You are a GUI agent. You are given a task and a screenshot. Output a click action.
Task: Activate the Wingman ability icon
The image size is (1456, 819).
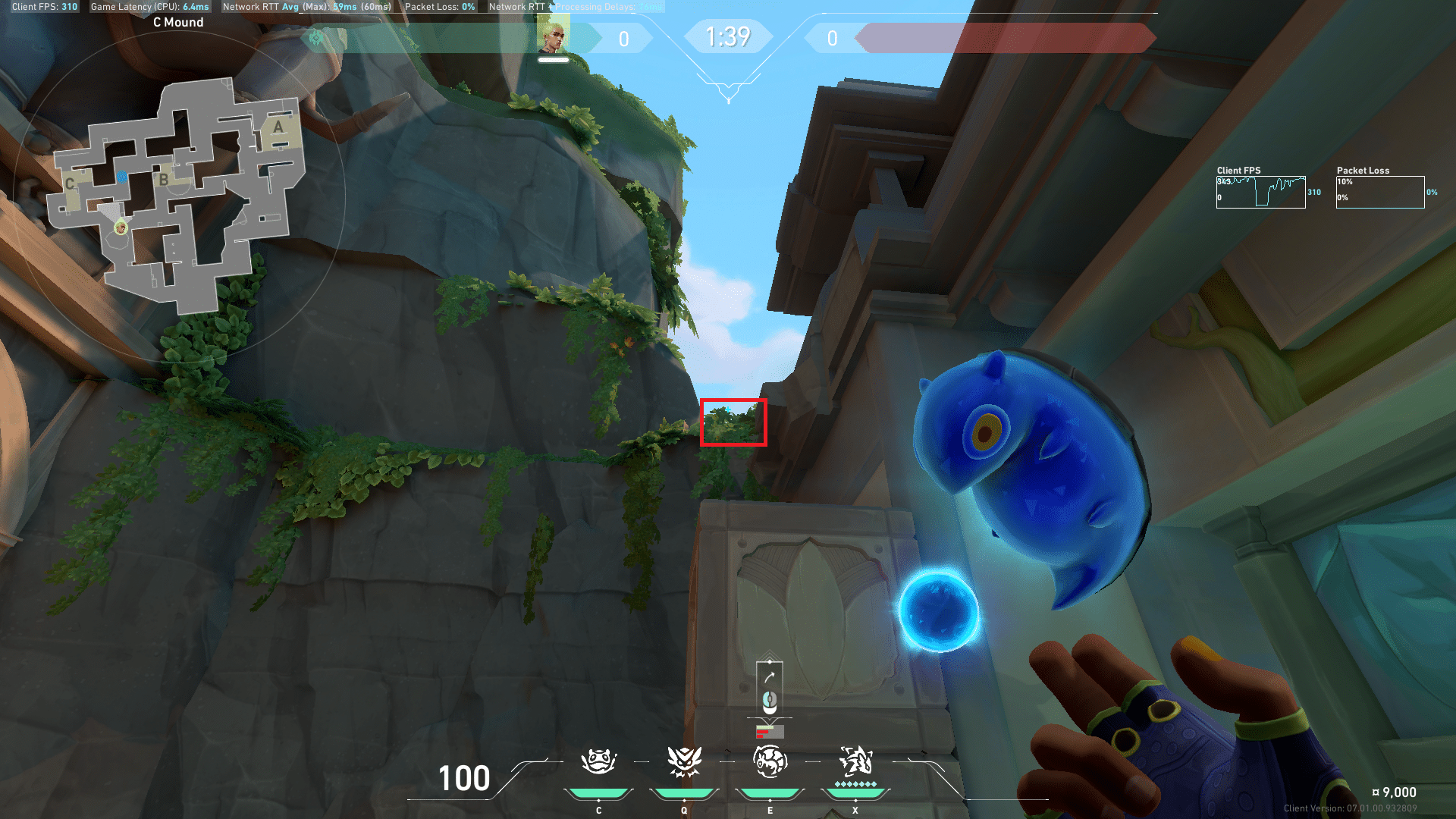[x=684, y=761]
